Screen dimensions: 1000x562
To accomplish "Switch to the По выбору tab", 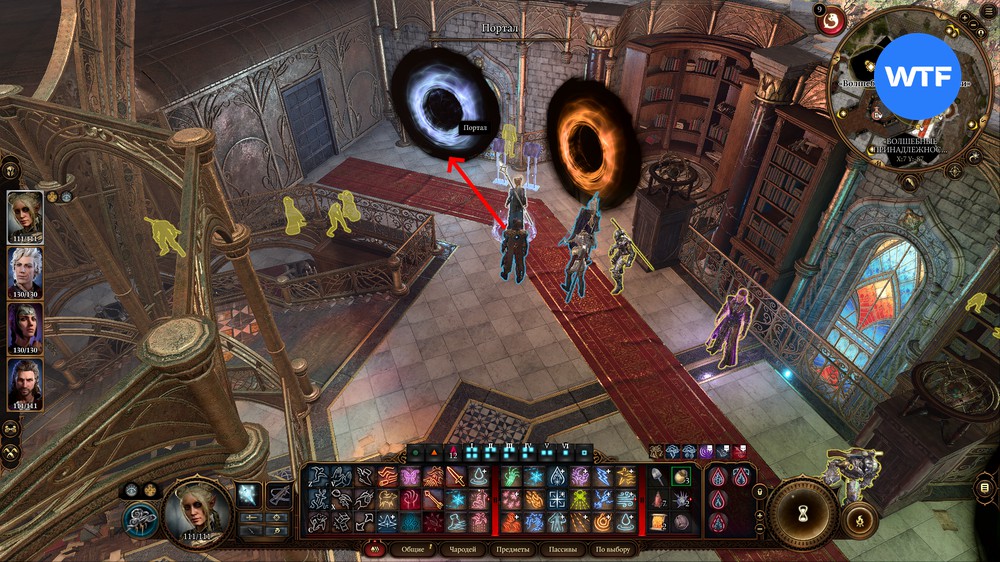I will [x=612, y=549].
